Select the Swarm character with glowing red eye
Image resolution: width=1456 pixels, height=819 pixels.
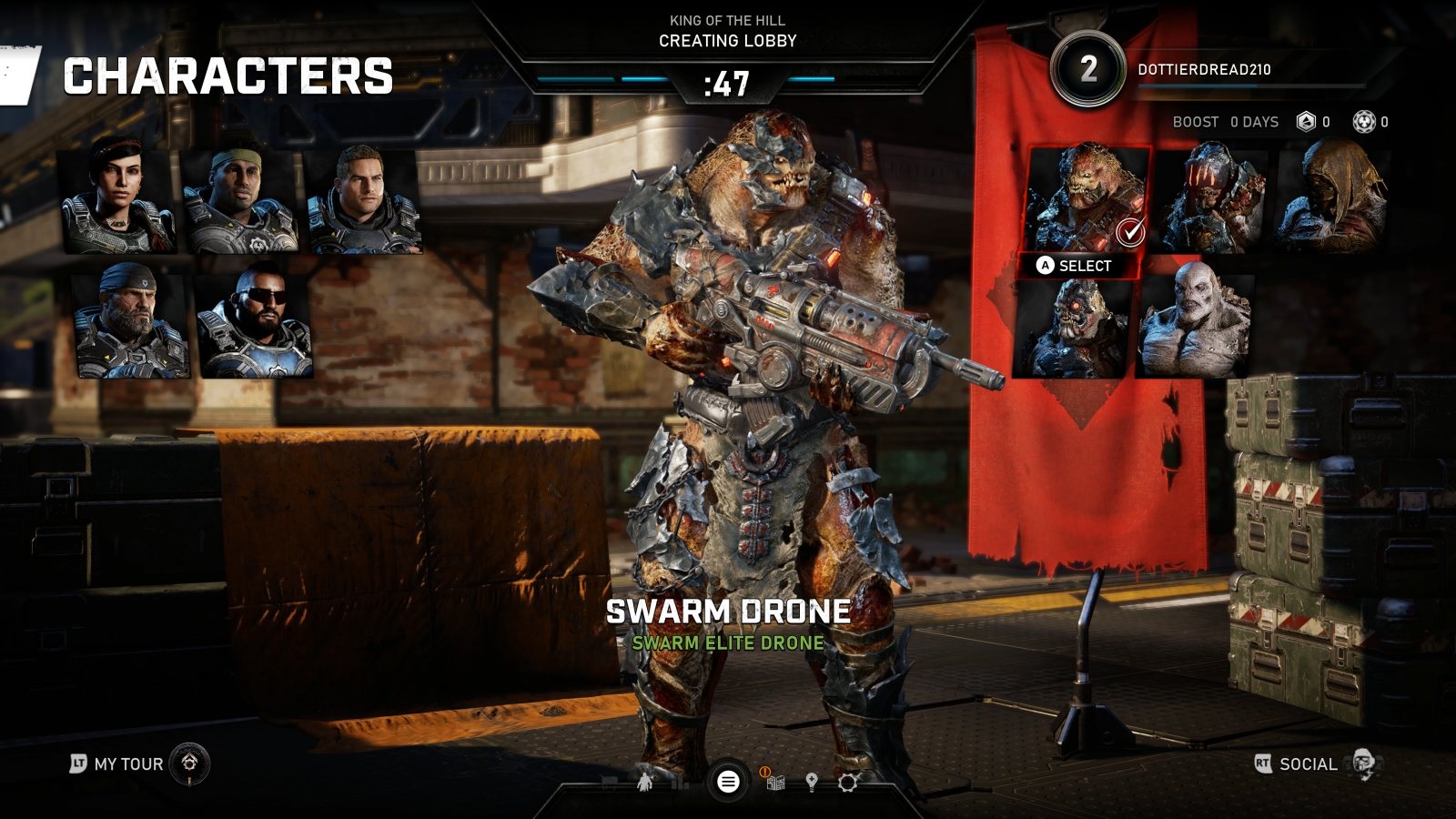[x=1073, y=328]
